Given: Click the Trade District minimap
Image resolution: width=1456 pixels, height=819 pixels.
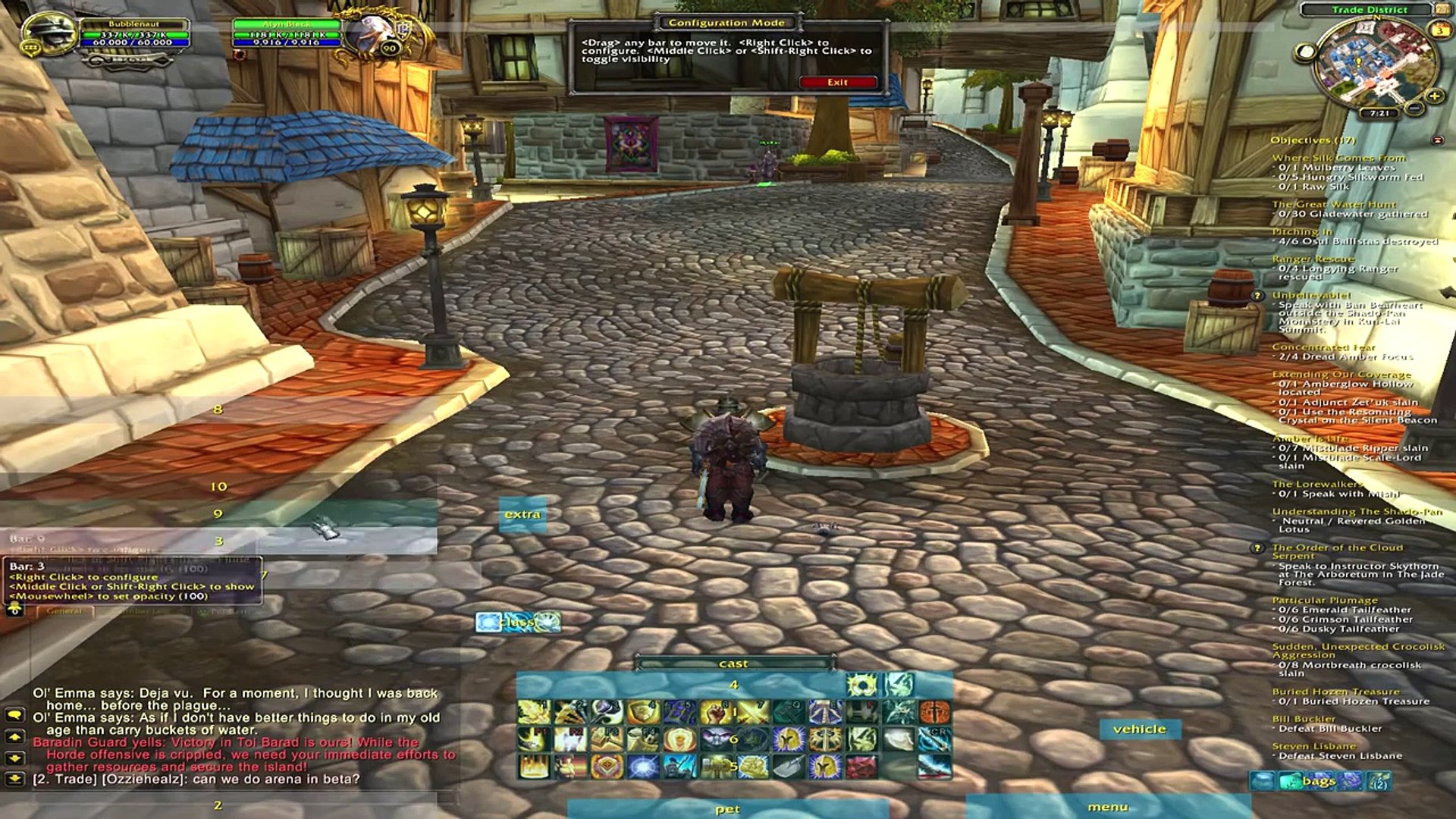Looking at the screenshot, I should (x=1371, y=64).
